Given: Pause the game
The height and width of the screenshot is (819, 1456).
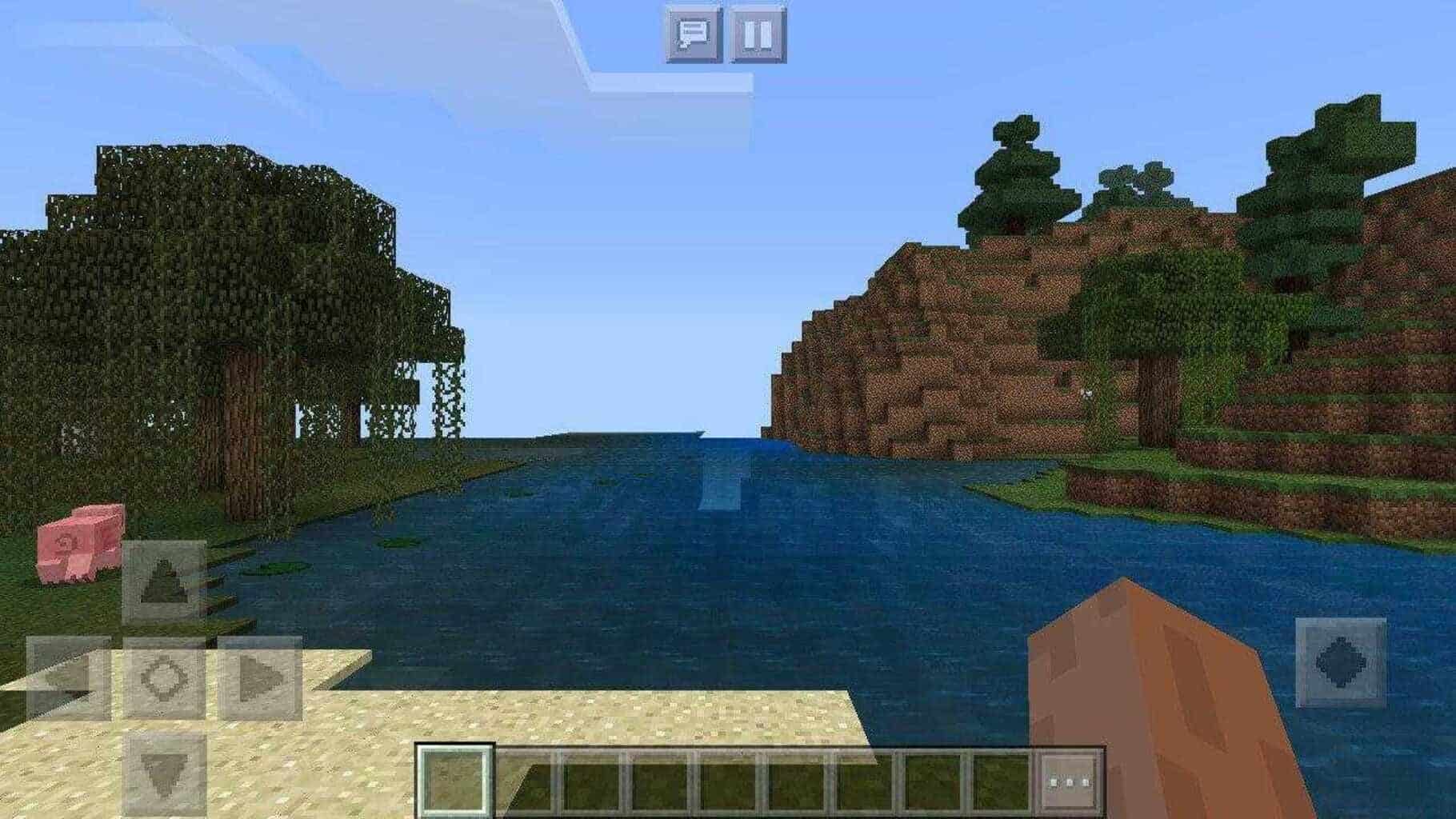Looking at the screenshot, I should click(755, 35).
